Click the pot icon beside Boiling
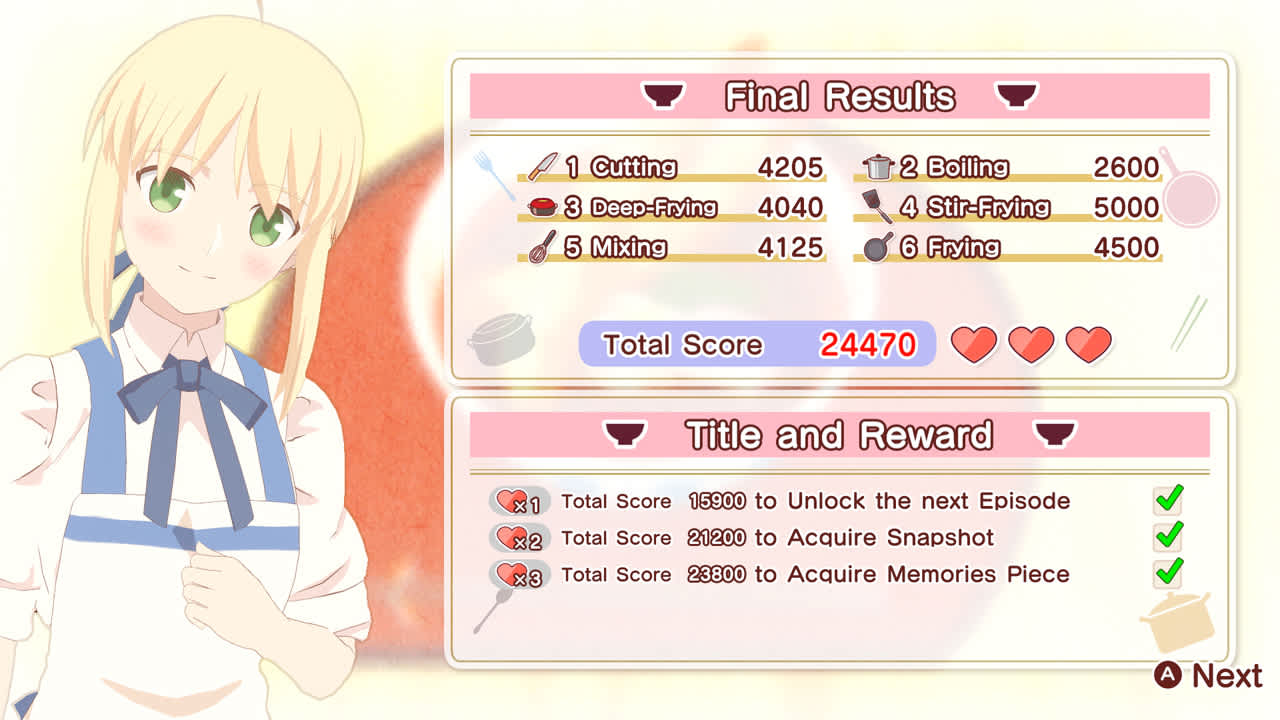Image resolution: width=1280 pixels, height=720 pixels. click(880, 165)
